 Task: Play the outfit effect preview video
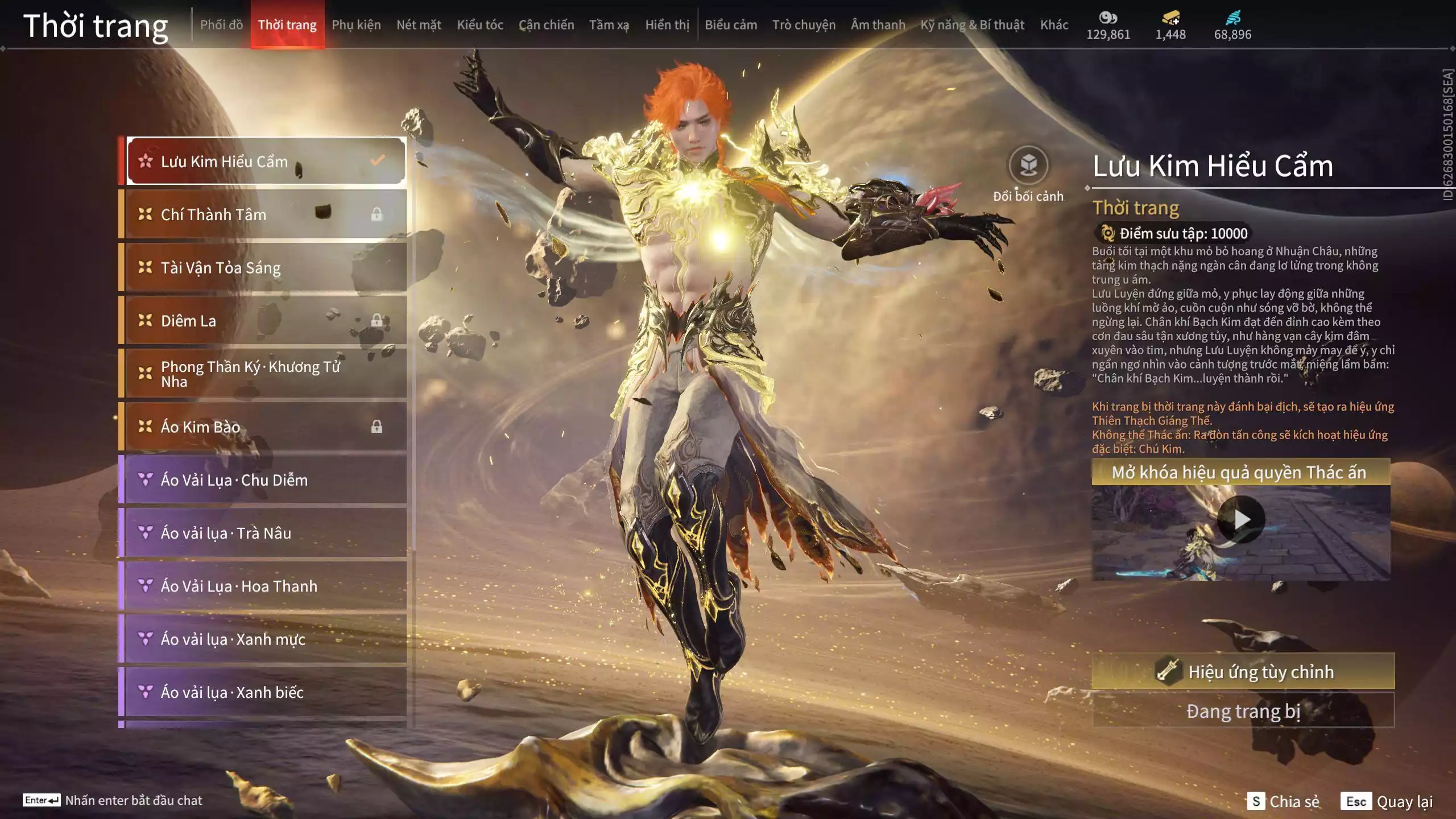pos(1241,519)
